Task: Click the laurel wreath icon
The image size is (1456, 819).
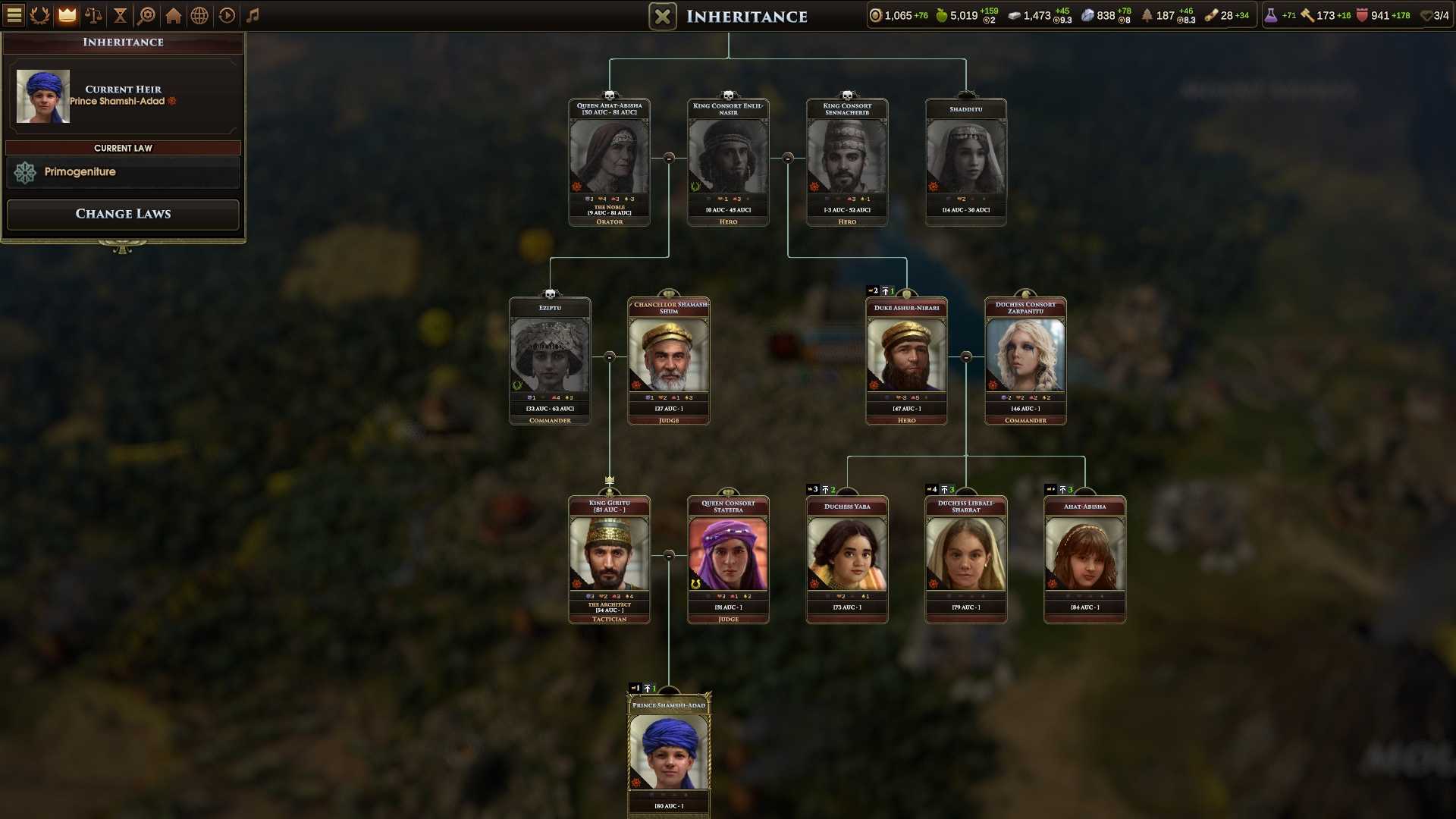Action: tap(40, 15)
